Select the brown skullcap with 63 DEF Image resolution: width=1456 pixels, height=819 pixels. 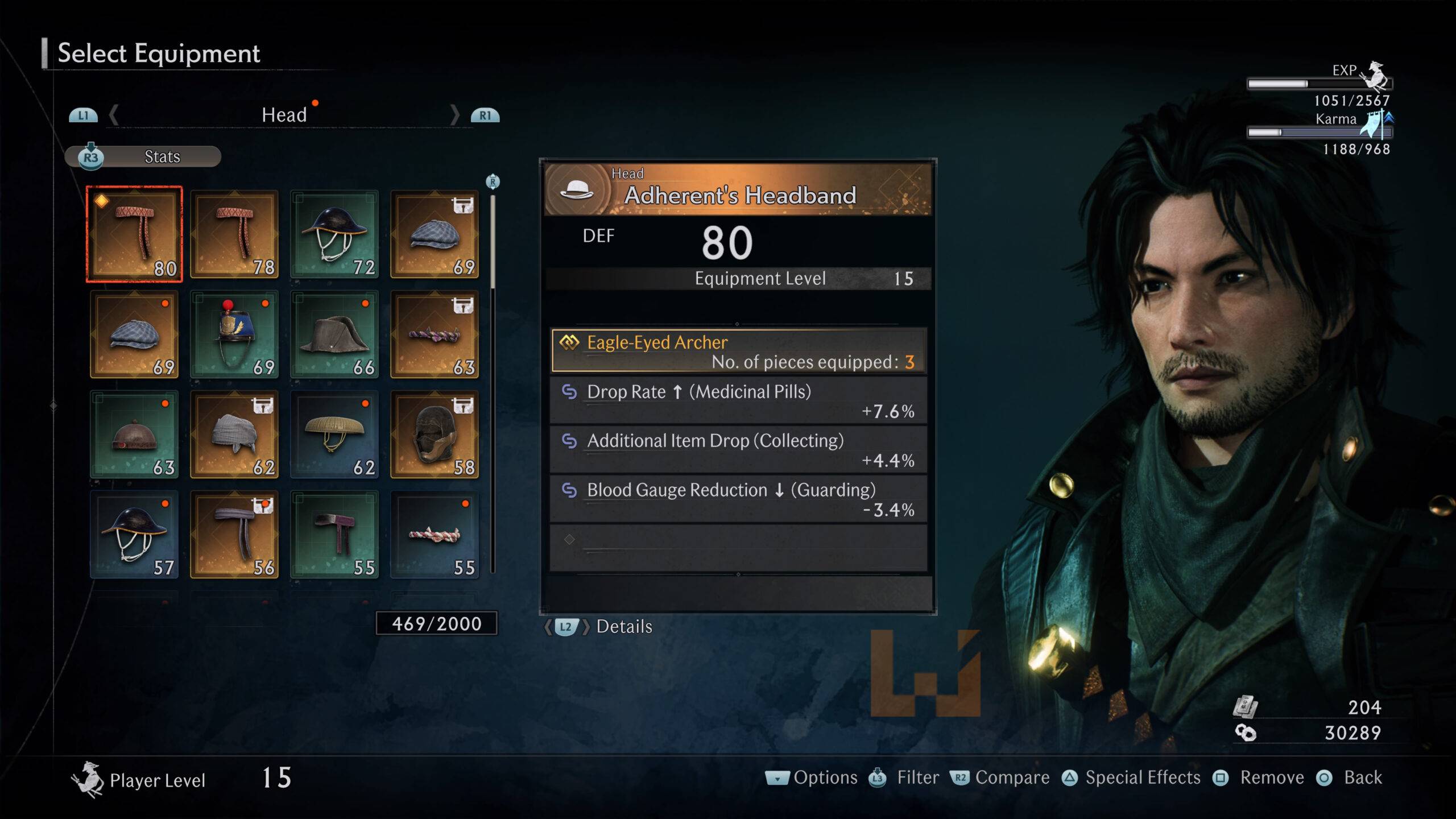[x=134, y=435]
